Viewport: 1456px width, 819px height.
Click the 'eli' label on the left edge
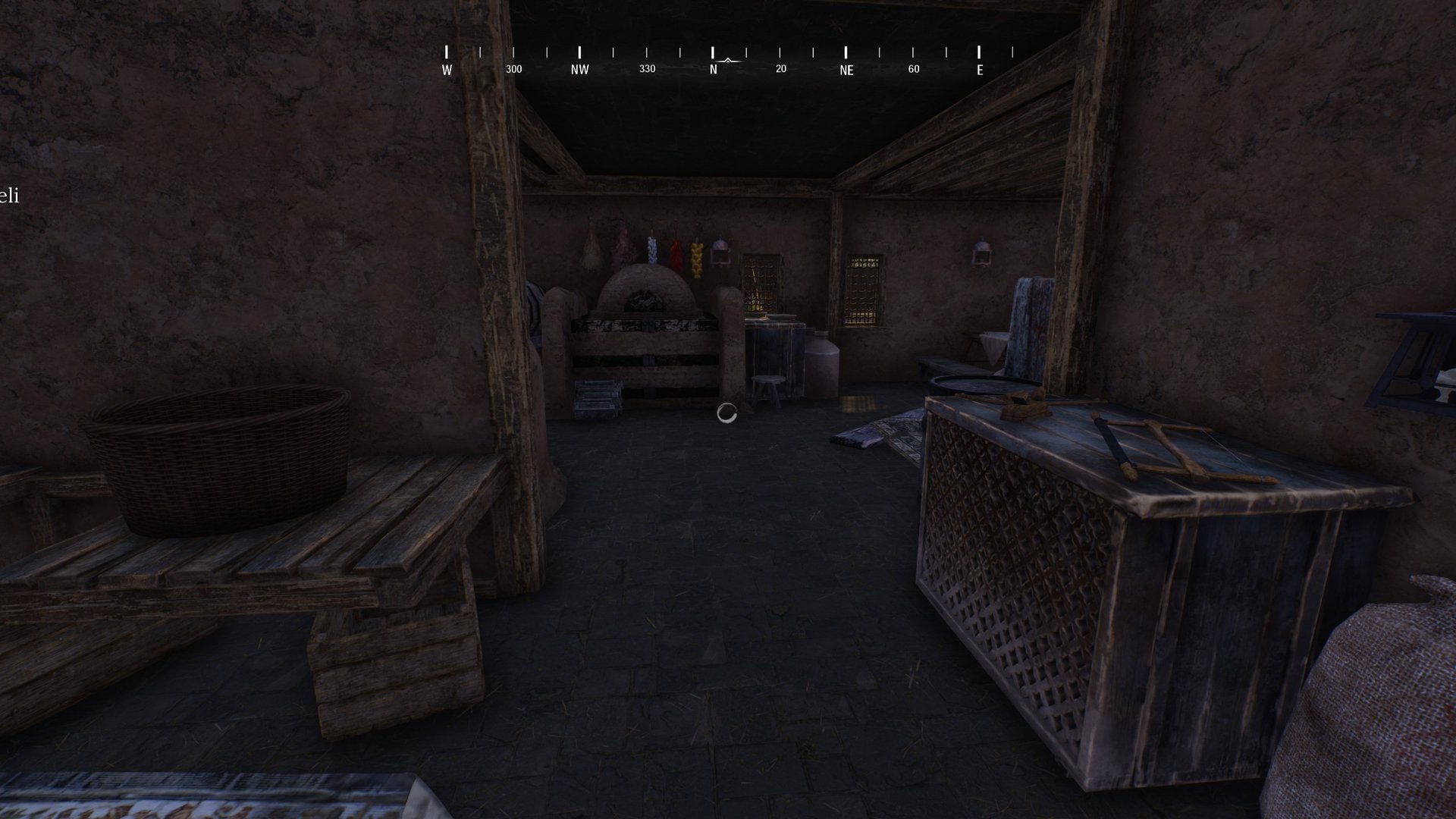[9, 196]
